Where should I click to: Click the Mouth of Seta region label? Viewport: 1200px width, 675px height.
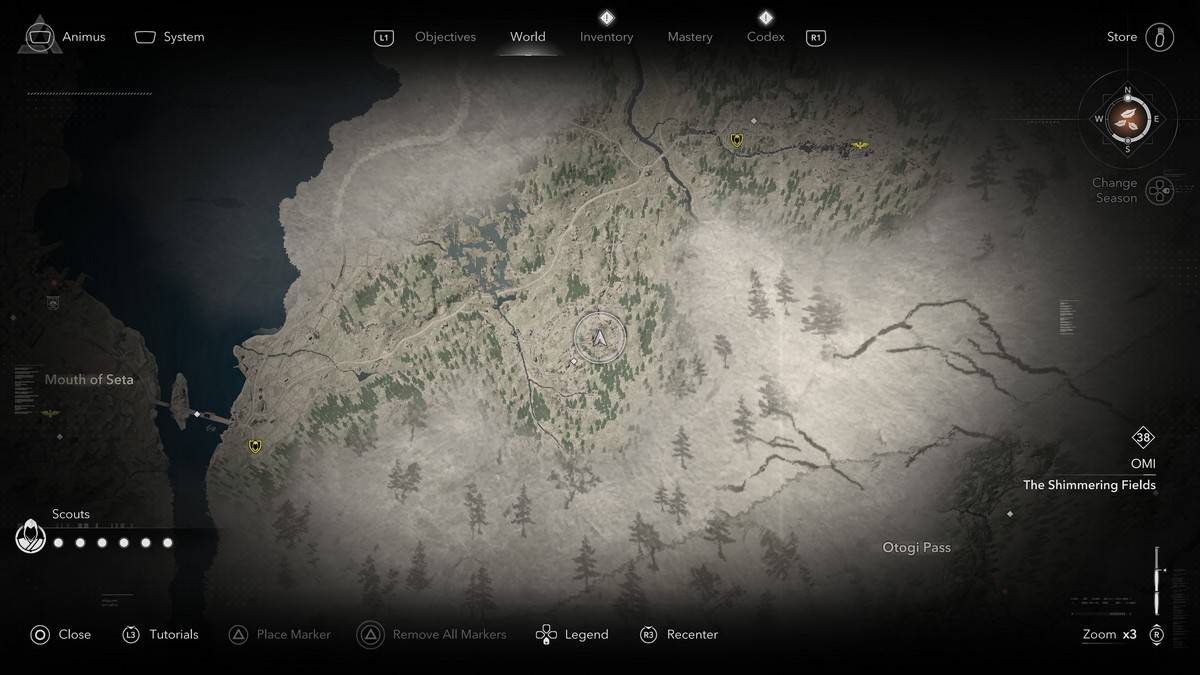pos(89,380)
